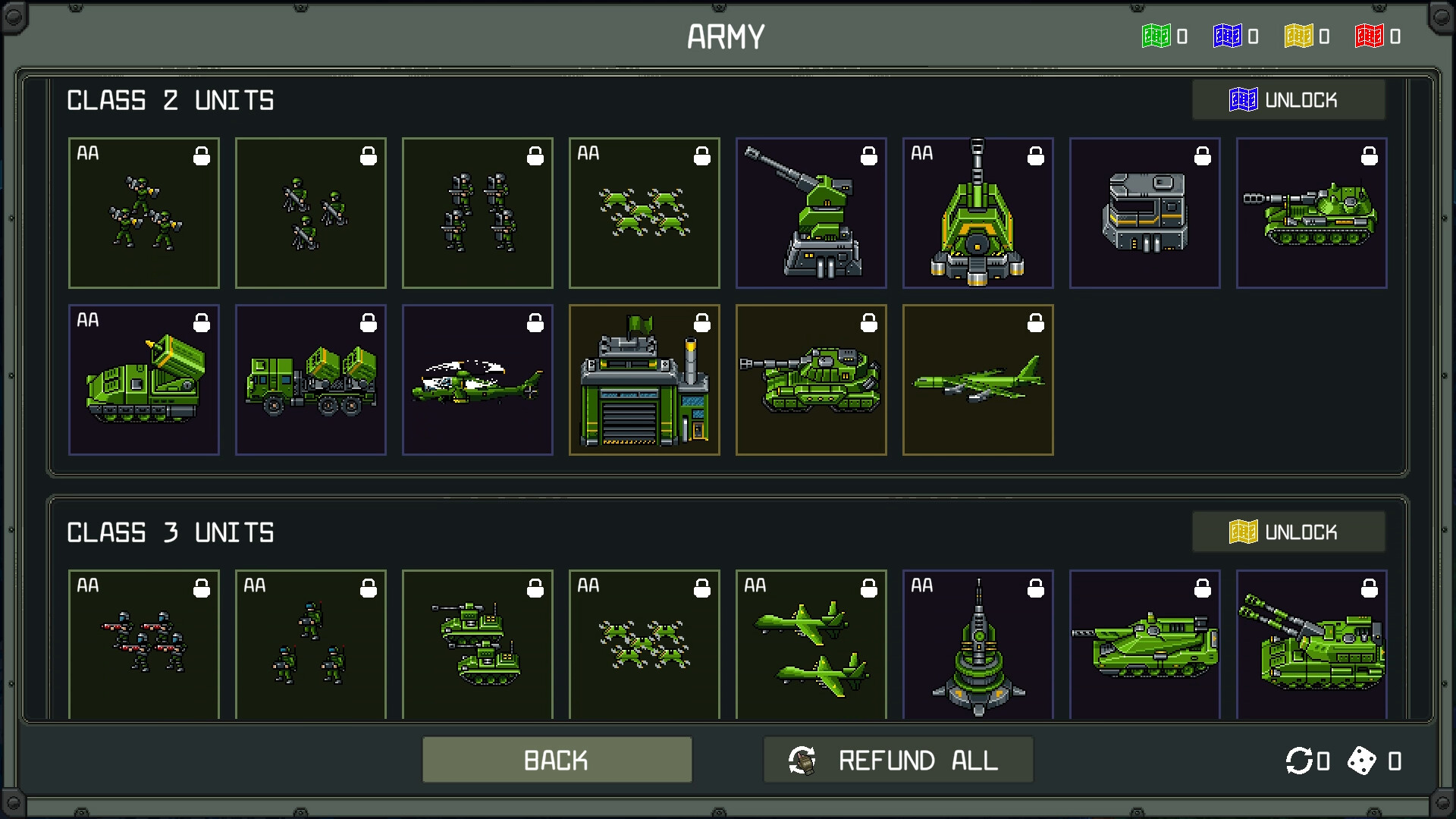1456x819 pixels.
Task: Toggle the padlock on the factory building unit
Action: [x=703, y=322]
